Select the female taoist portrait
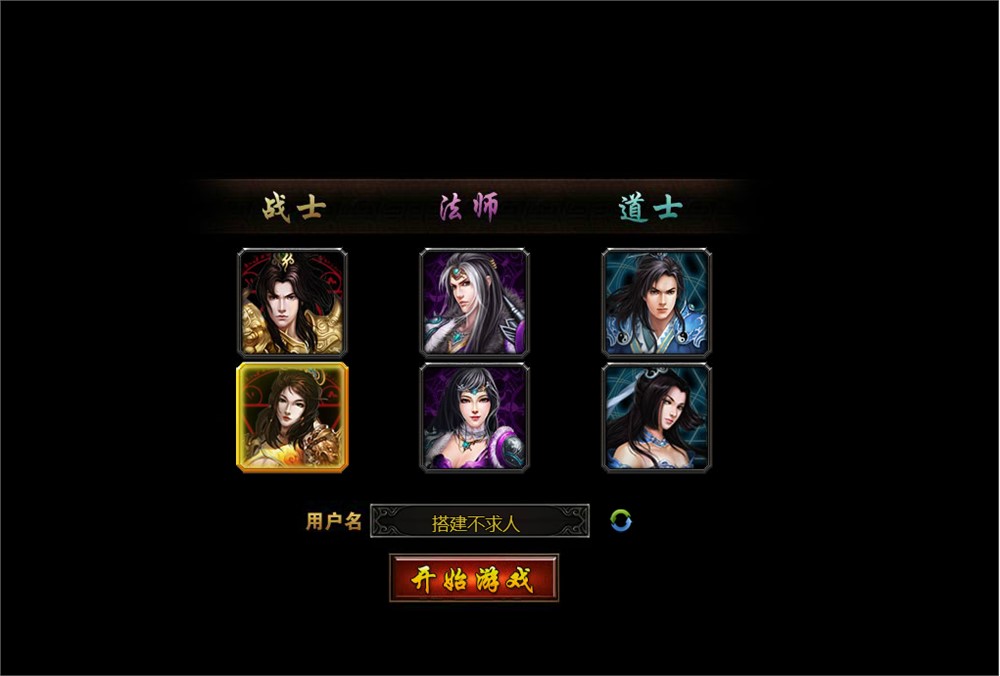This screenshot has height=676, width=1000. 656,417
